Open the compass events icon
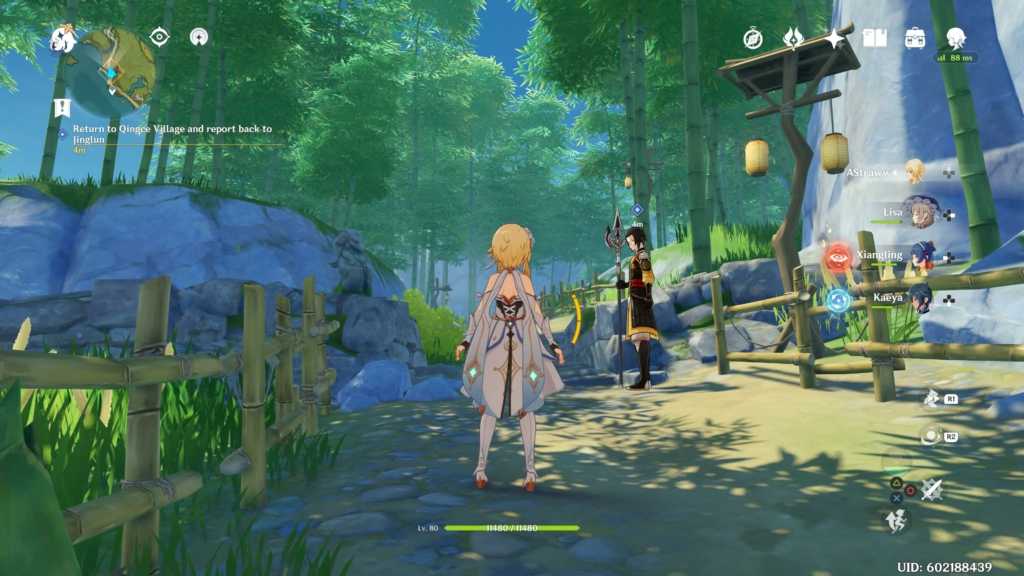Viewport: 1024px width, 576px height. (x=753, y=38)
